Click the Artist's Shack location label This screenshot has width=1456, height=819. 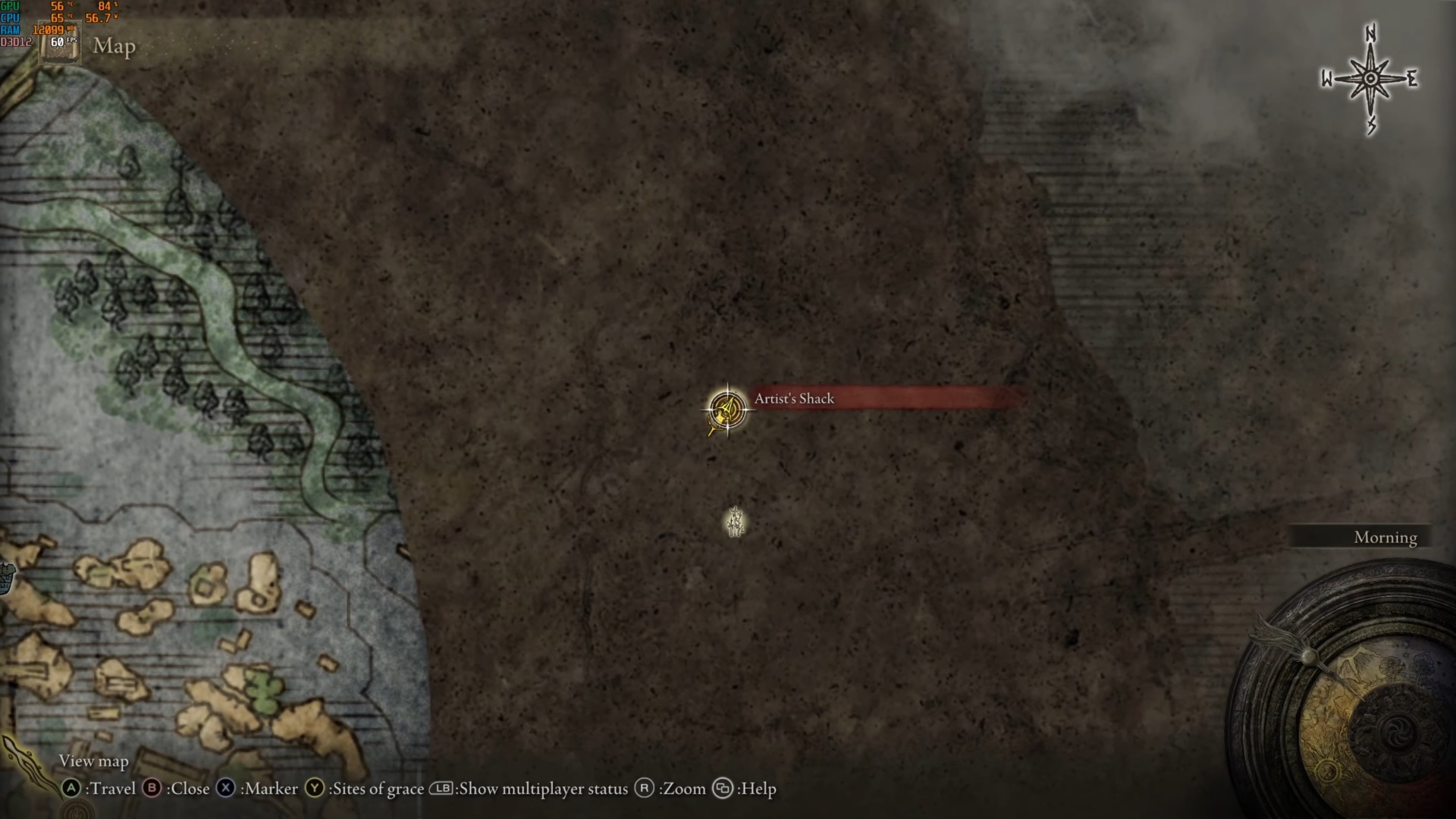pos(794,399)
